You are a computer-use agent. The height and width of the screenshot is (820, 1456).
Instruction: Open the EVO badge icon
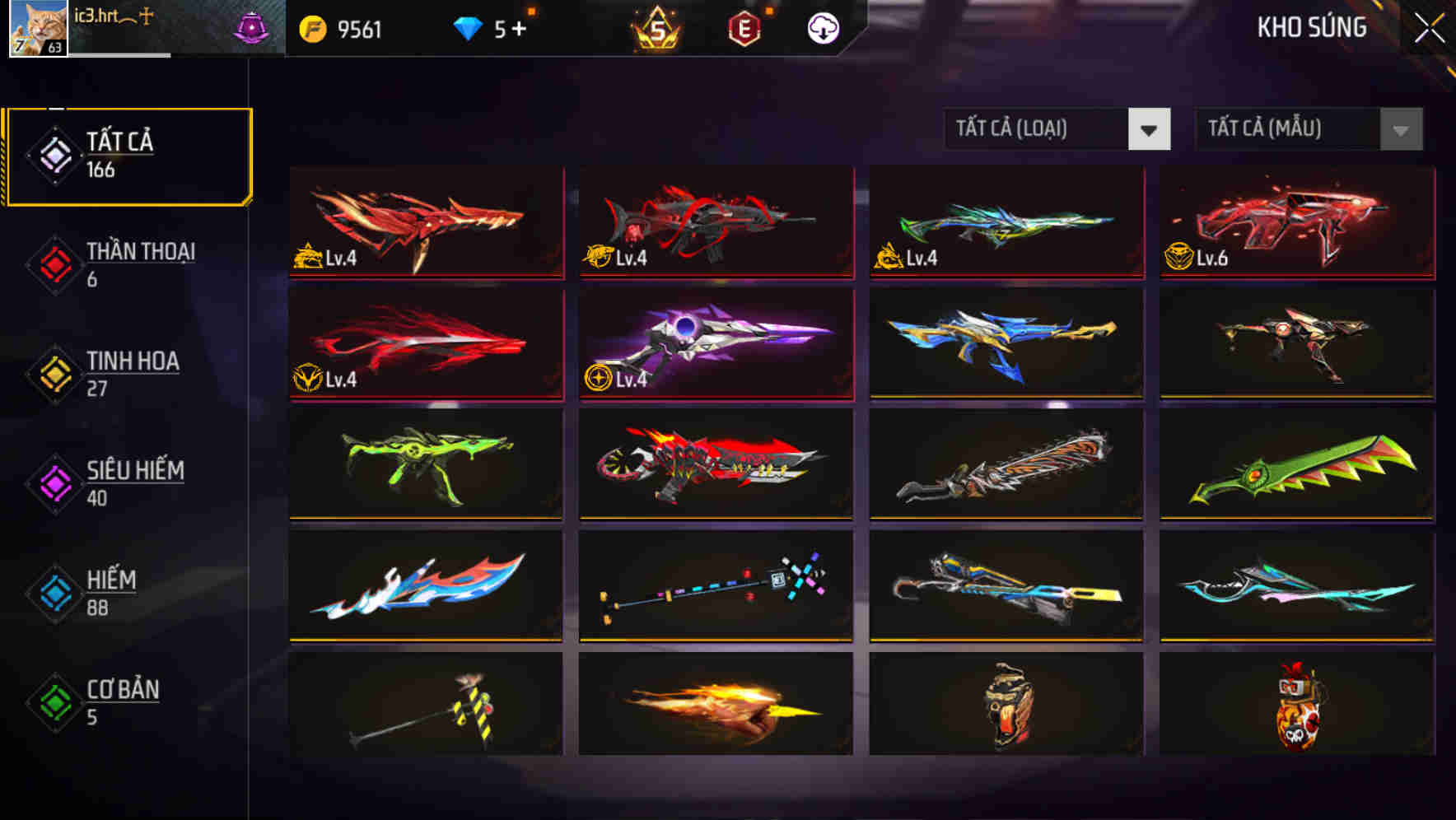tap(746, 27)
